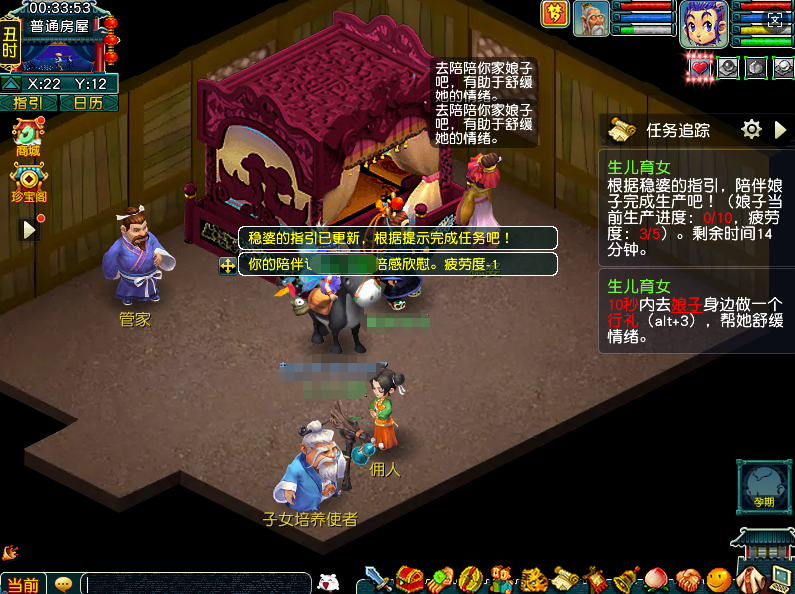Open the 珍宝阁 treasure pavilion icon
795x594 pixels.
29,183
